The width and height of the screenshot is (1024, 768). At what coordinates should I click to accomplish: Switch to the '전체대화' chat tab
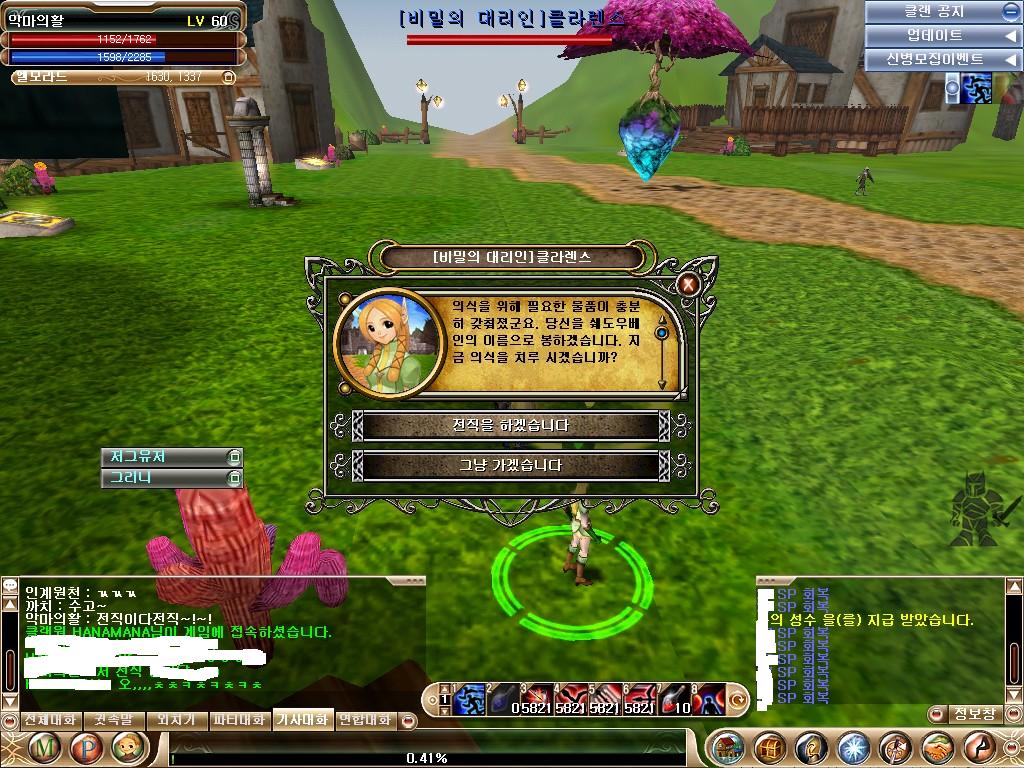49,720
